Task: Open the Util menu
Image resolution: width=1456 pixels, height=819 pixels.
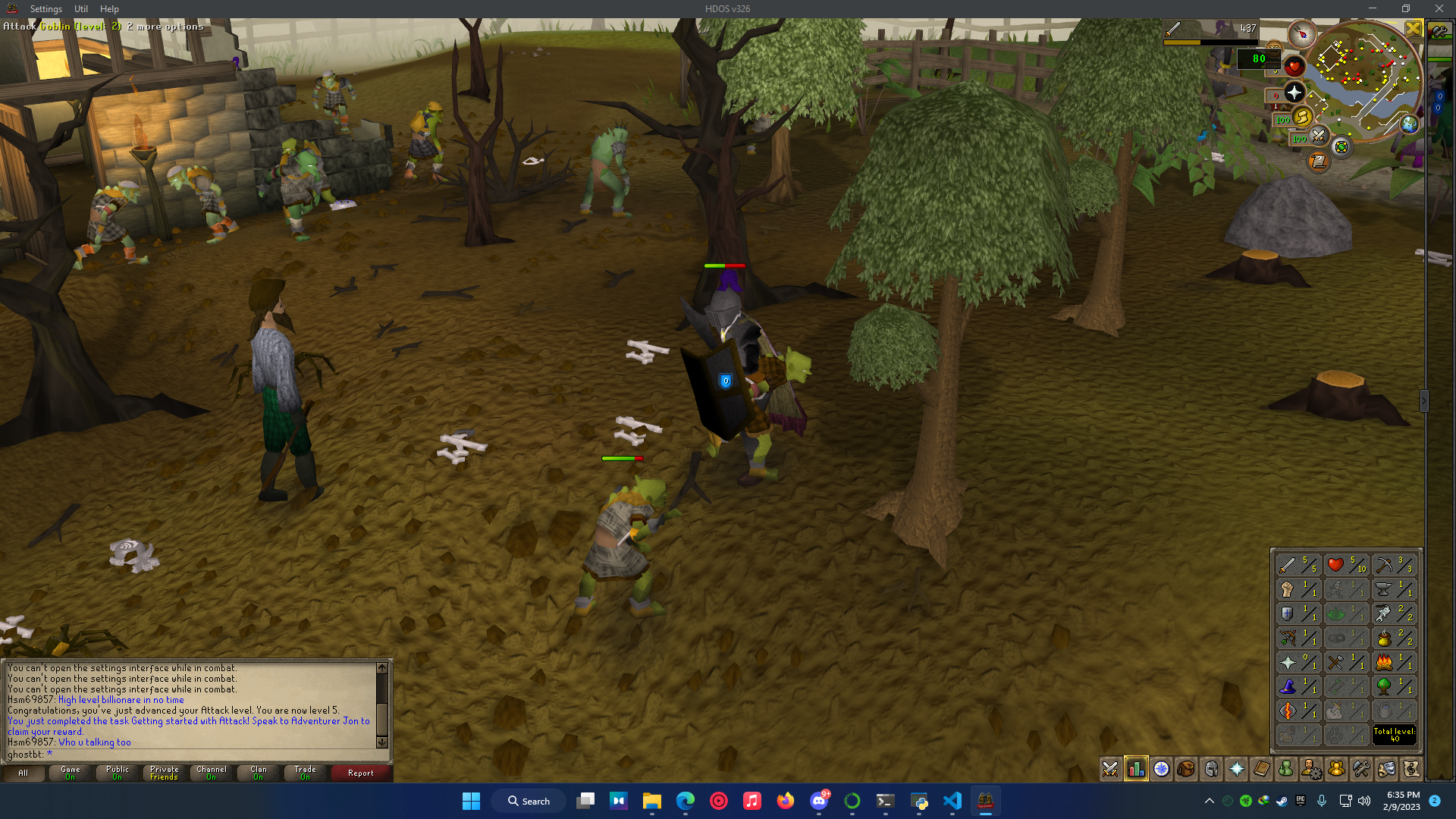Action: [x=80, y=8]
